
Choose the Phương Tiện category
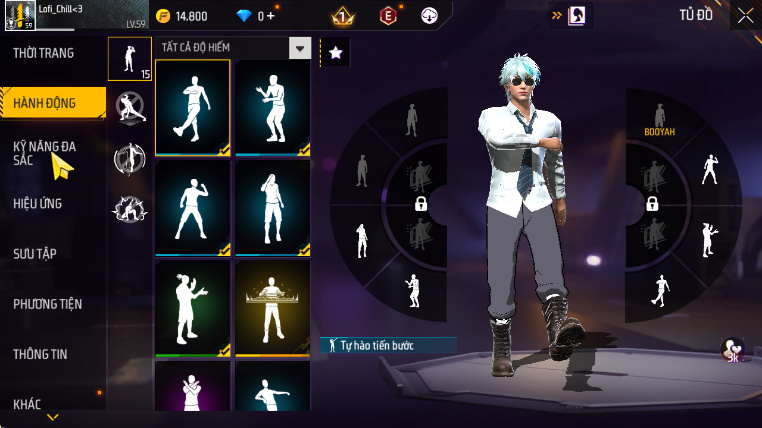48,304
